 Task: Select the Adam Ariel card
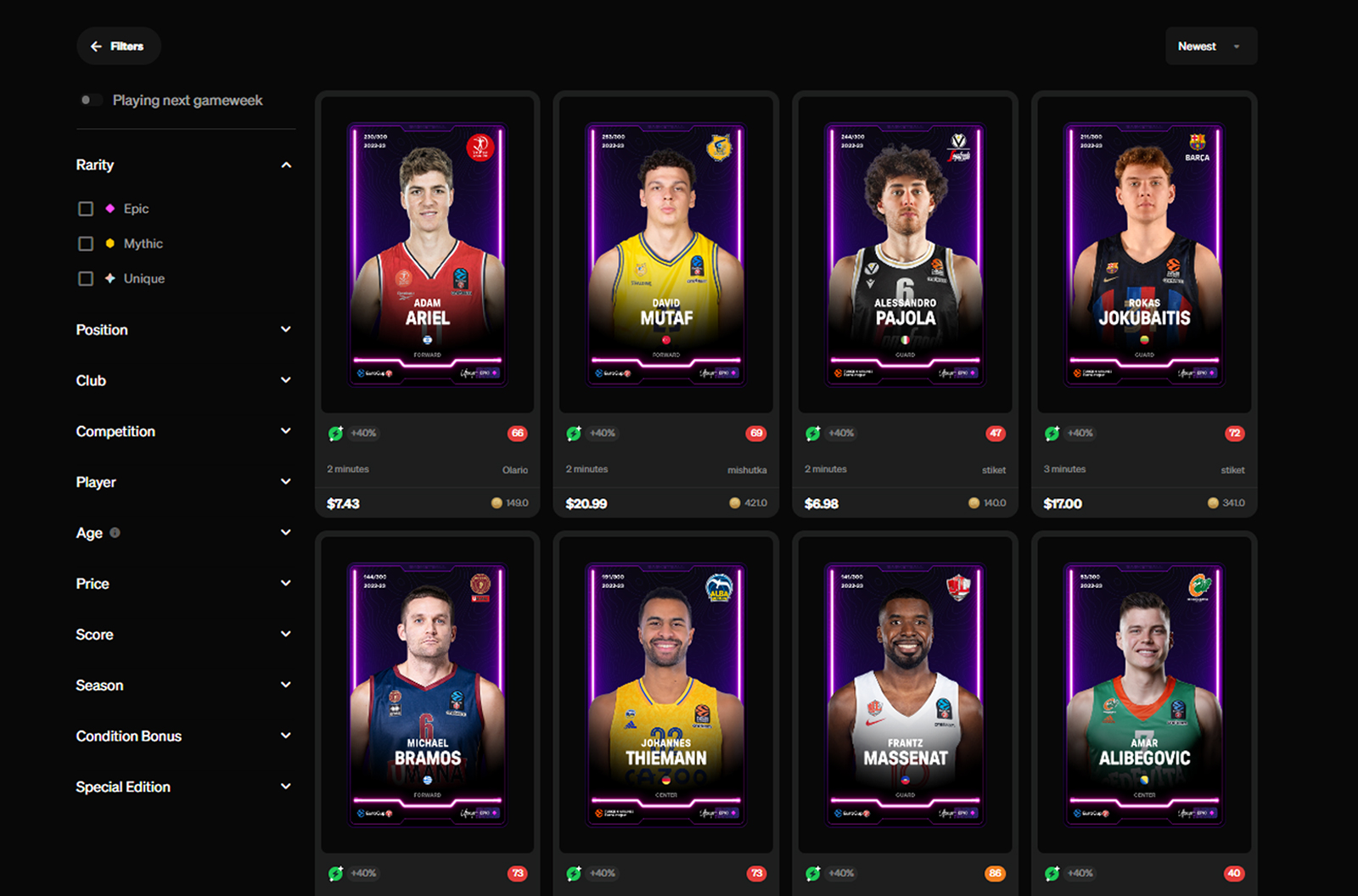(428, 255)
